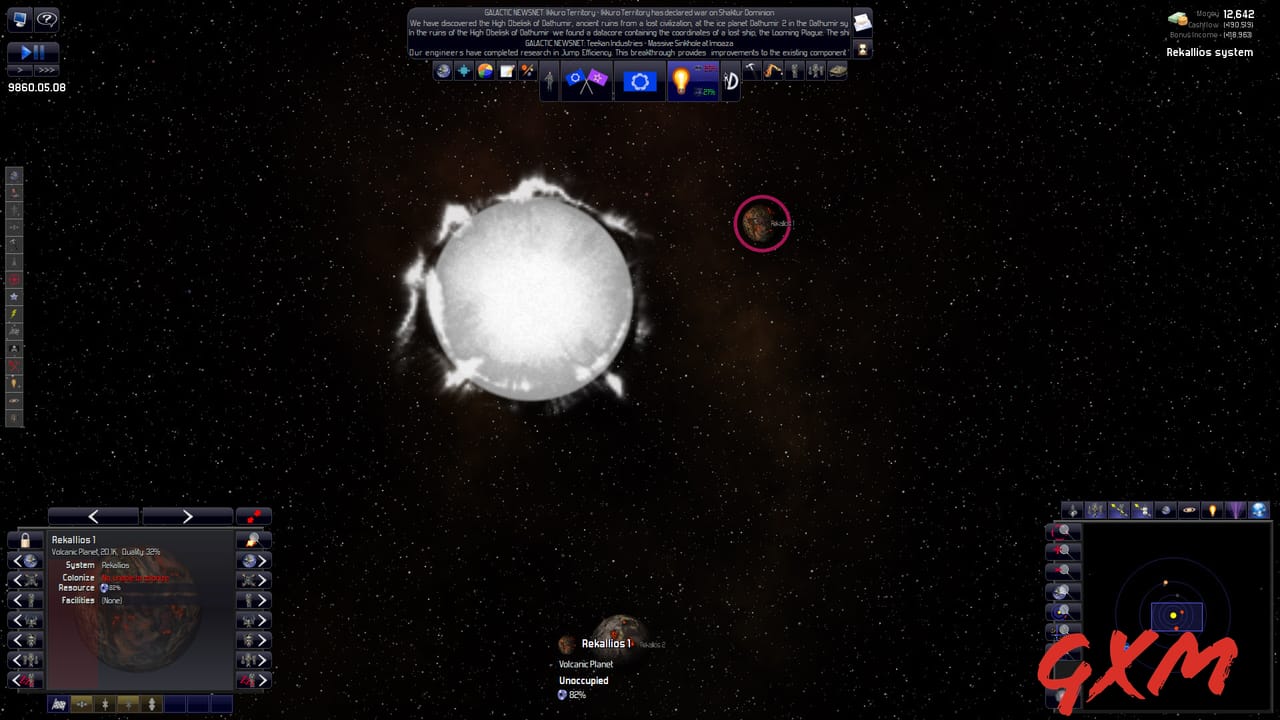Click the construction yards hammer icon

752,71
